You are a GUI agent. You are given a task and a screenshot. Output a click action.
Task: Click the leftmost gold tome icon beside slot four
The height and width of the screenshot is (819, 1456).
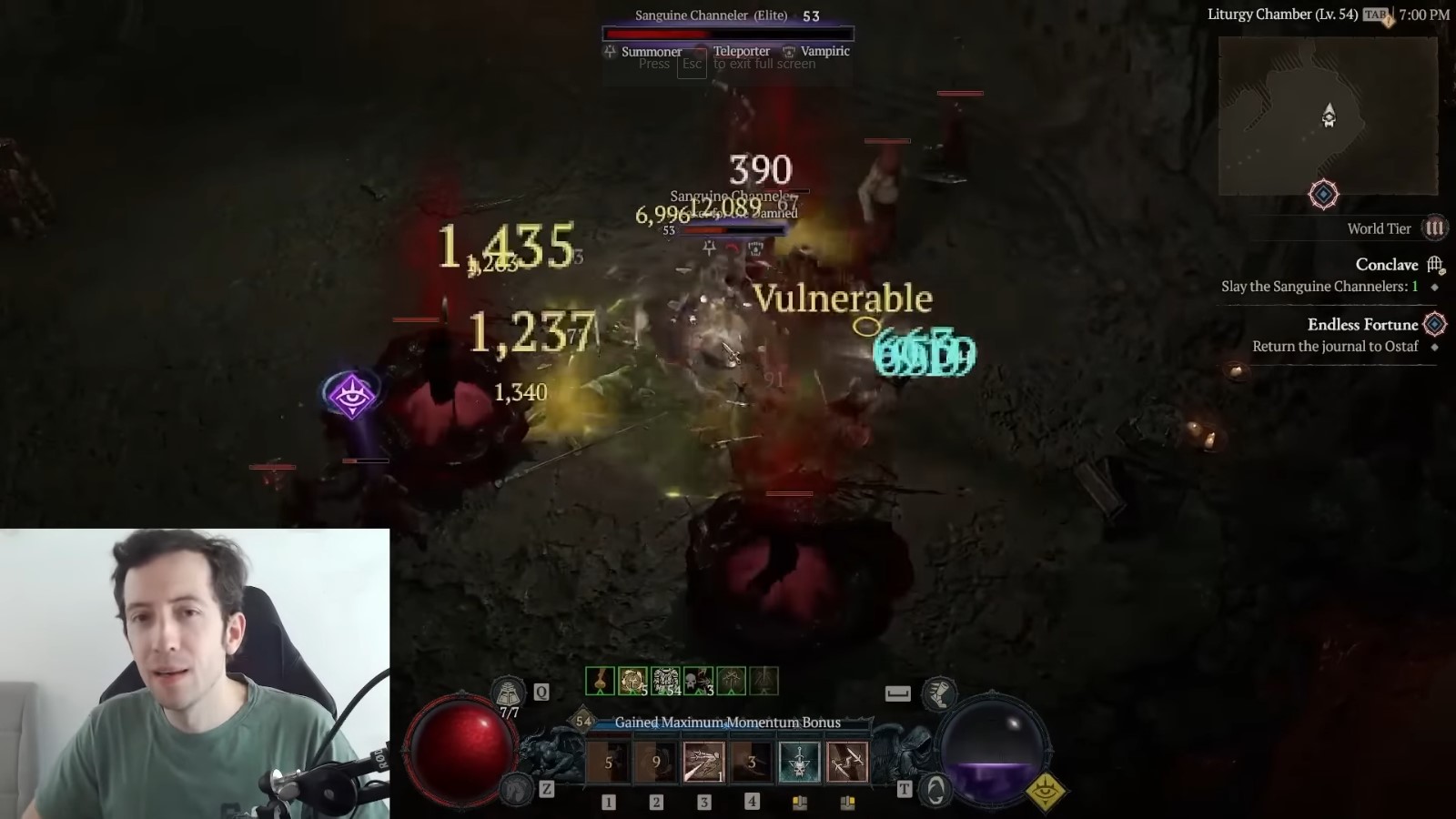tap(799, 802)
